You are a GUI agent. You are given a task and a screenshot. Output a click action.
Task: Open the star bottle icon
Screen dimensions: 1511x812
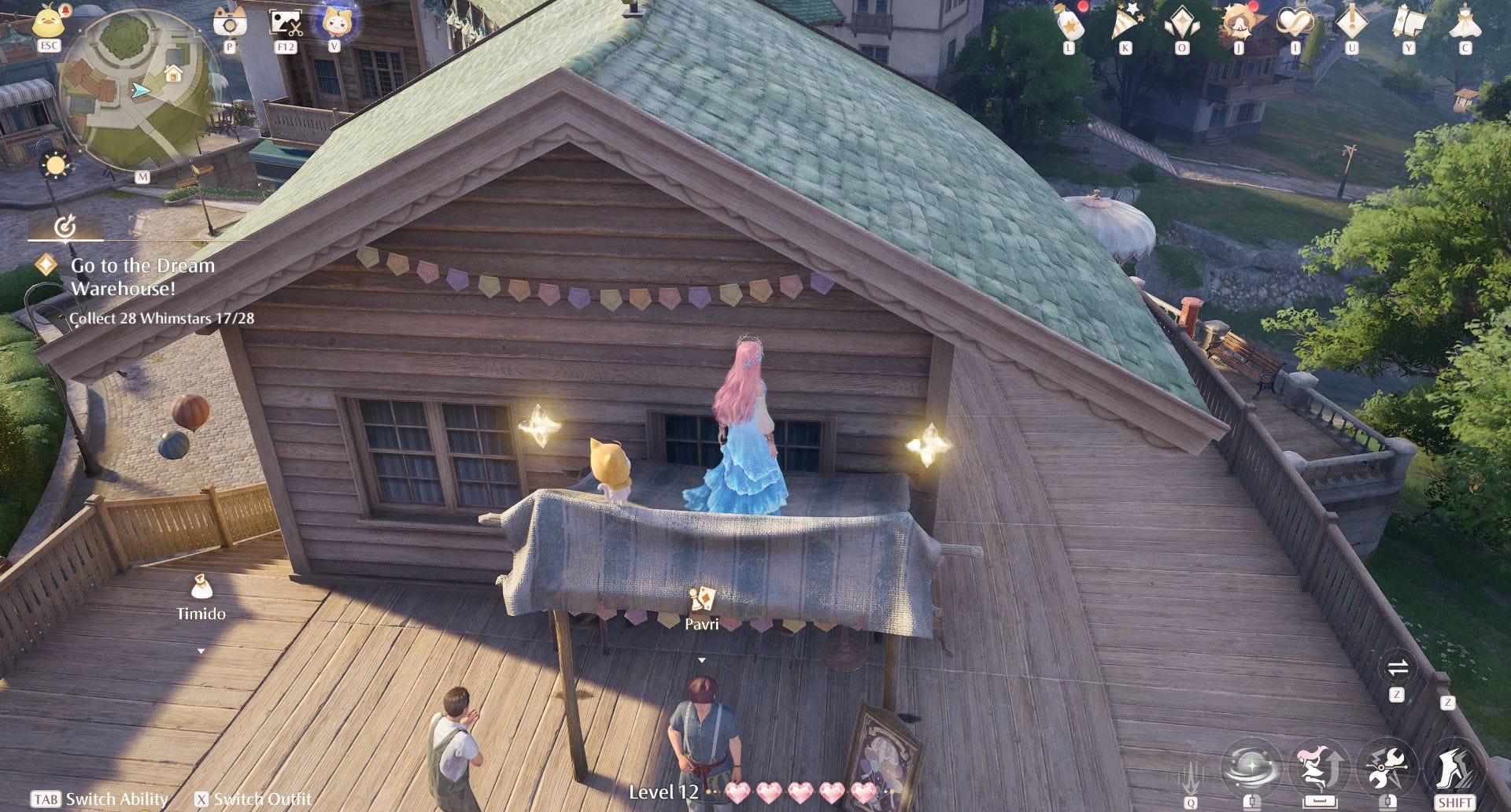(x=1070, y=23)
